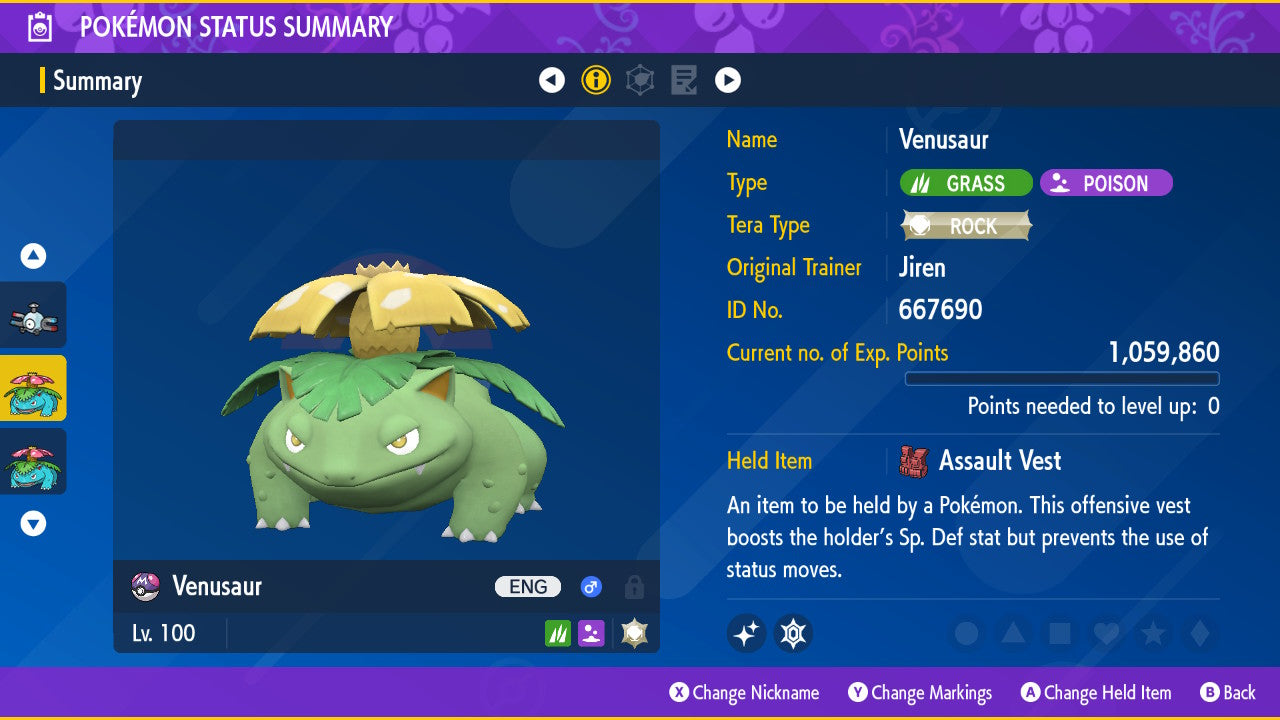Go to the previous summary page arrow
Image resolution: width=1280 pixels, height=720 pixels.
[x=552, y=80]
